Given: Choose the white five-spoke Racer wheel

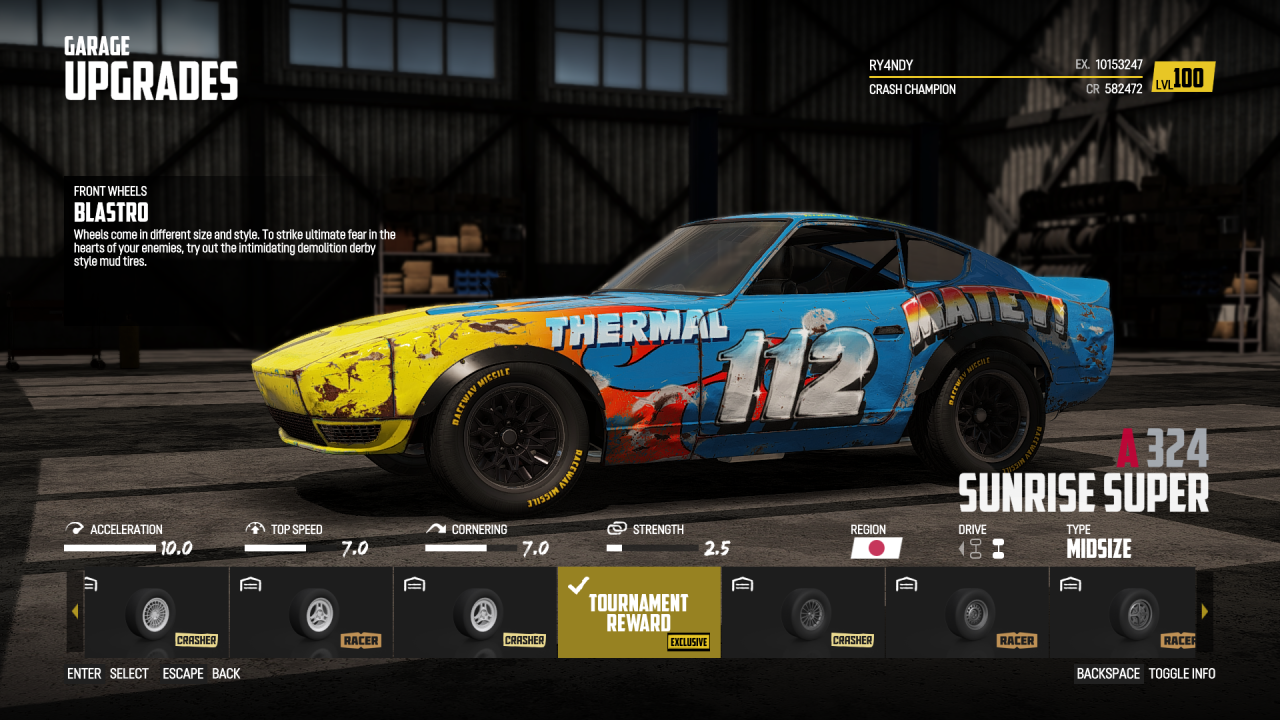Looking at the screenshot, I should point(311,612).
